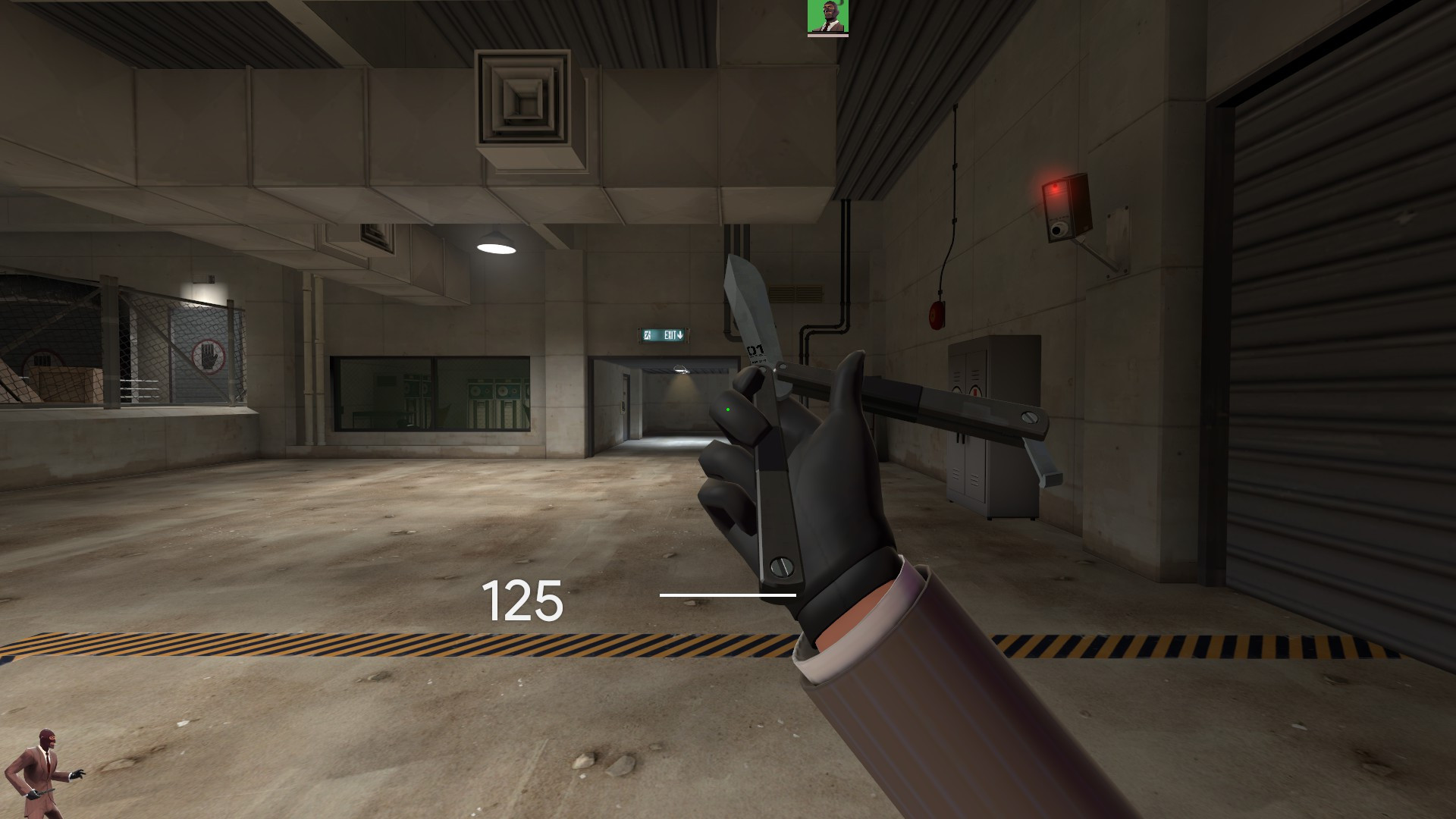1456x819 pixels.
Task: Click the green name banner under the Spy portrait
Action: 828,36
